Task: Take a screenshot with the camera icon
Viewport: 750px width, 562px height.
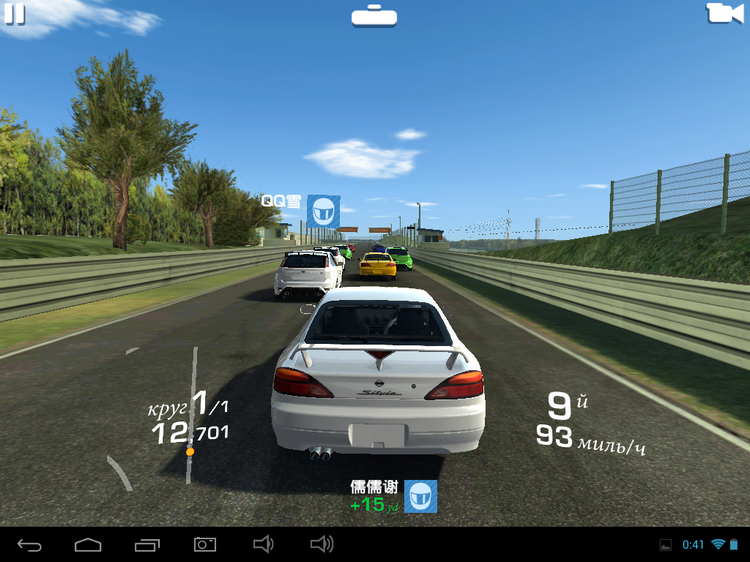Action: (204, 544)
